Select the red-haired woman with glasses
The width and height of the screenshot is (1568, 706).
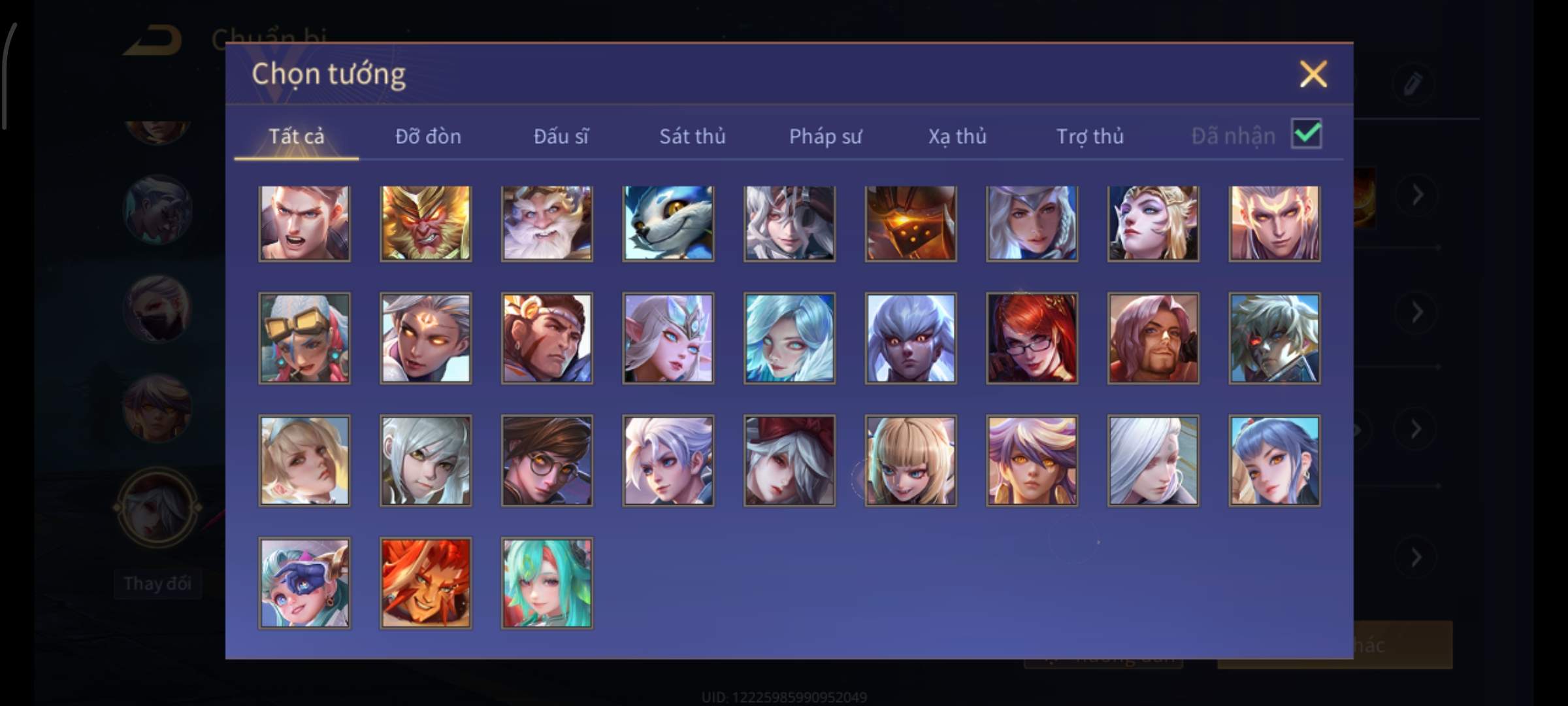(x=1032, y=338)
